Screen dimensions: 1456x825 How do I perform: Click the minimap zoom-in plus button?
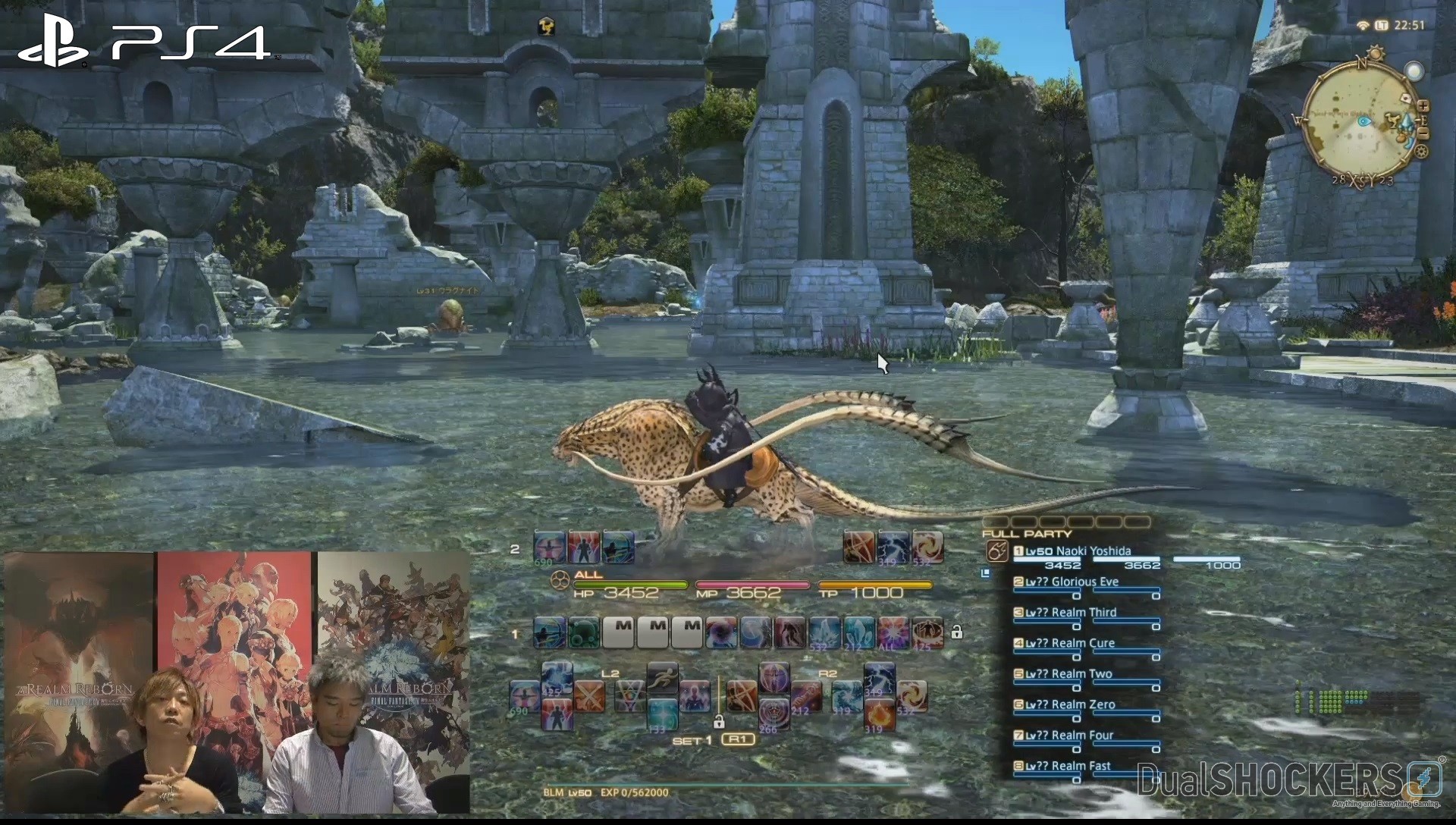[x=1423, y=105]
